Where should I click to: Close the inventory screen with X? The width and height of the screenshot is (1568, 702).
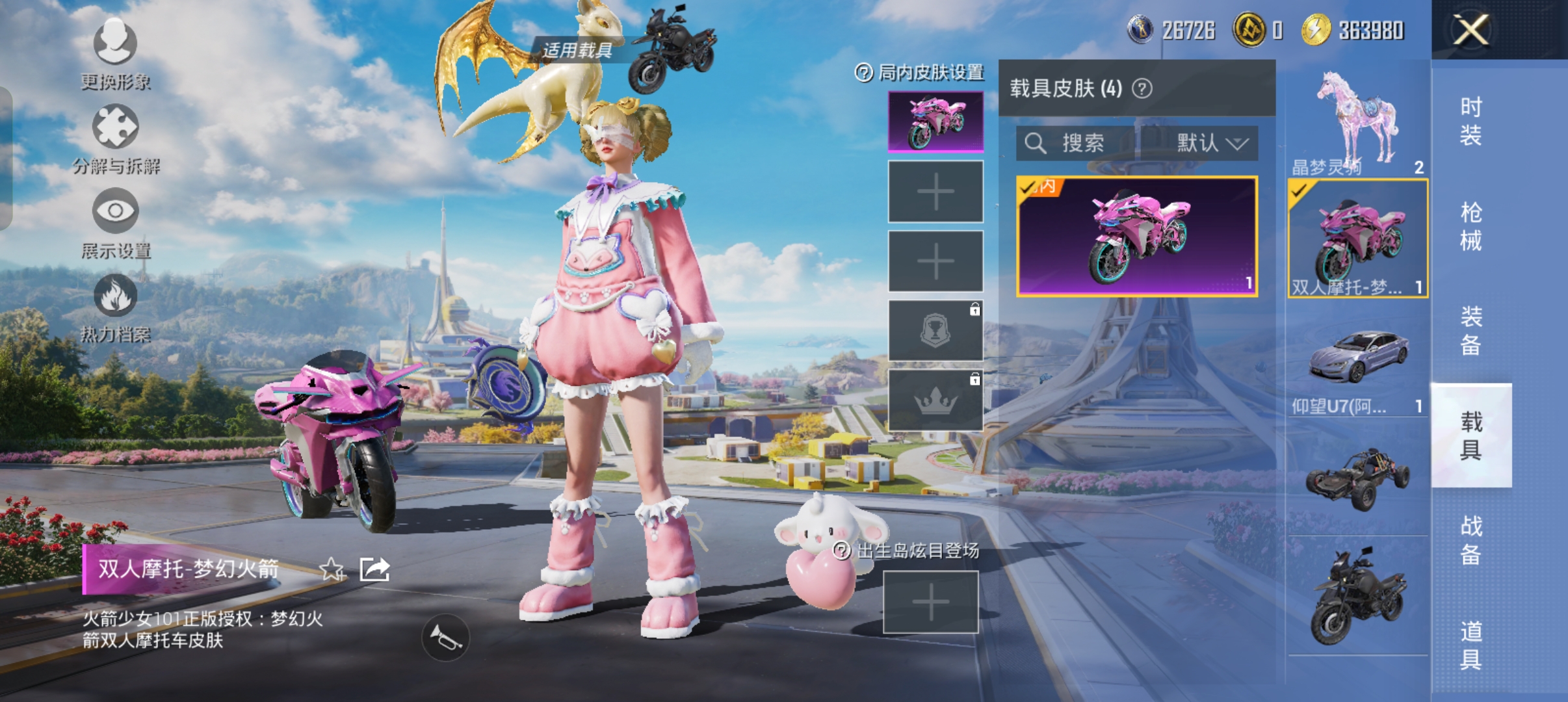pyautogui.click(x=1471, y=30)
